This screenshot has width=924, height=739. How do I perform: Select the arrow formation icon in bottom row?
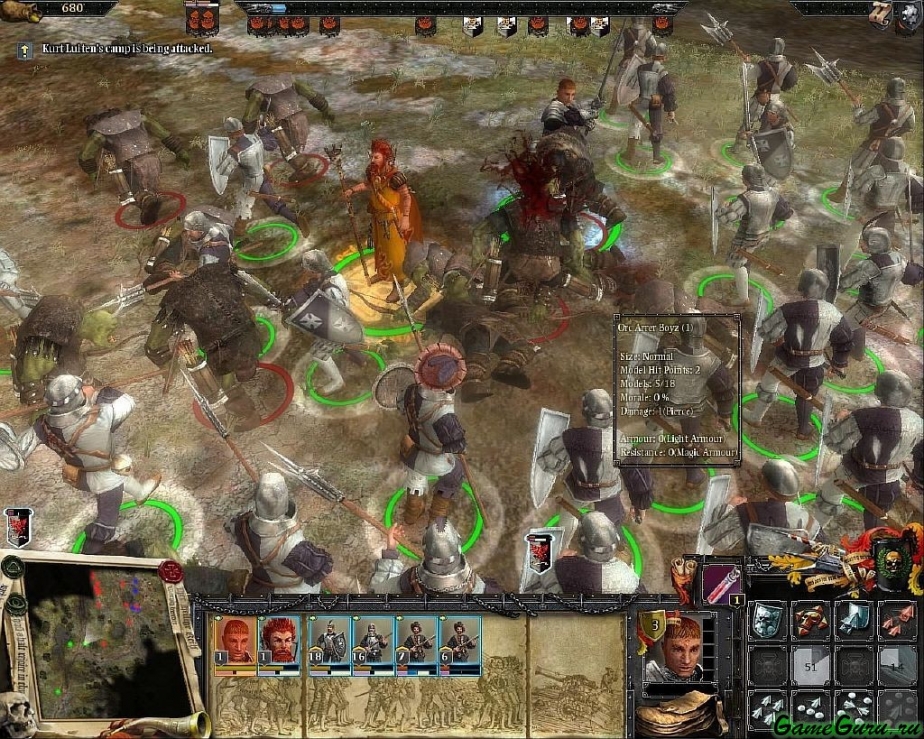coord(767,708)
